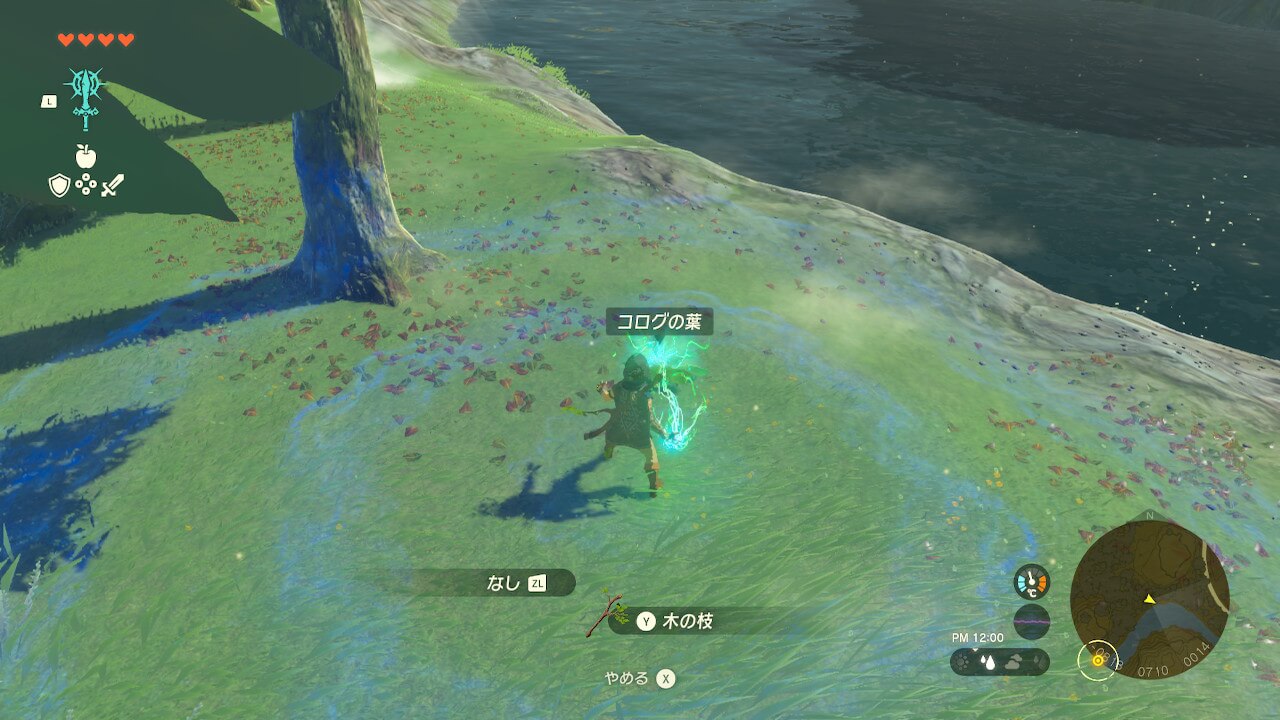The image size is (1280, 720).
Task: Select the コログの葉 item label
Action: tap(659, 321)
